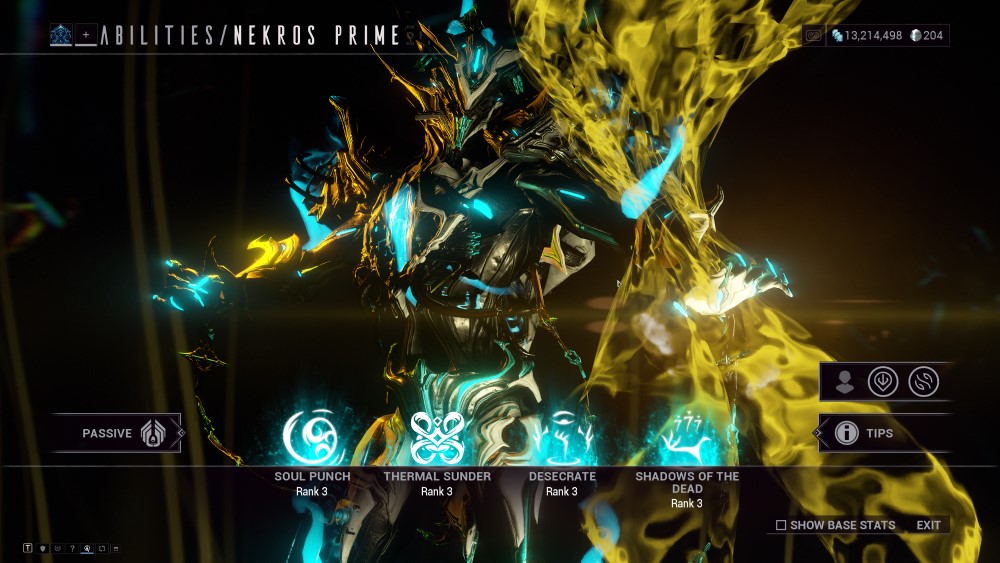Click the plus tab beside the warframe icon
Screen dimensions: 1000x563
pyautogui.click(x=86, y=36)
